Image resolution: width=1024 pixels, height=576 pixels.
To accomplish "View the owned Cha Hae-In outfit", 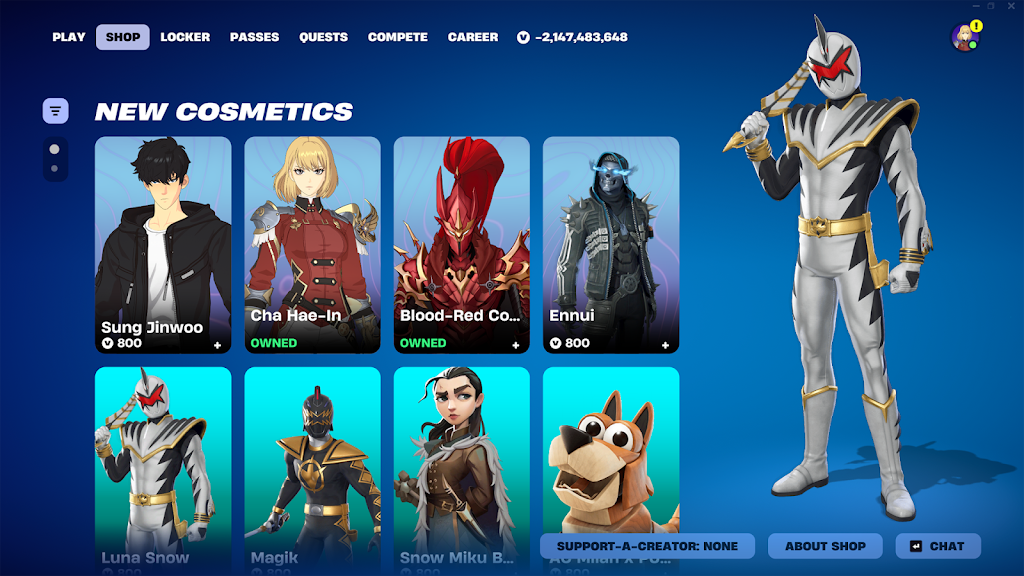I will click(312, 244).
